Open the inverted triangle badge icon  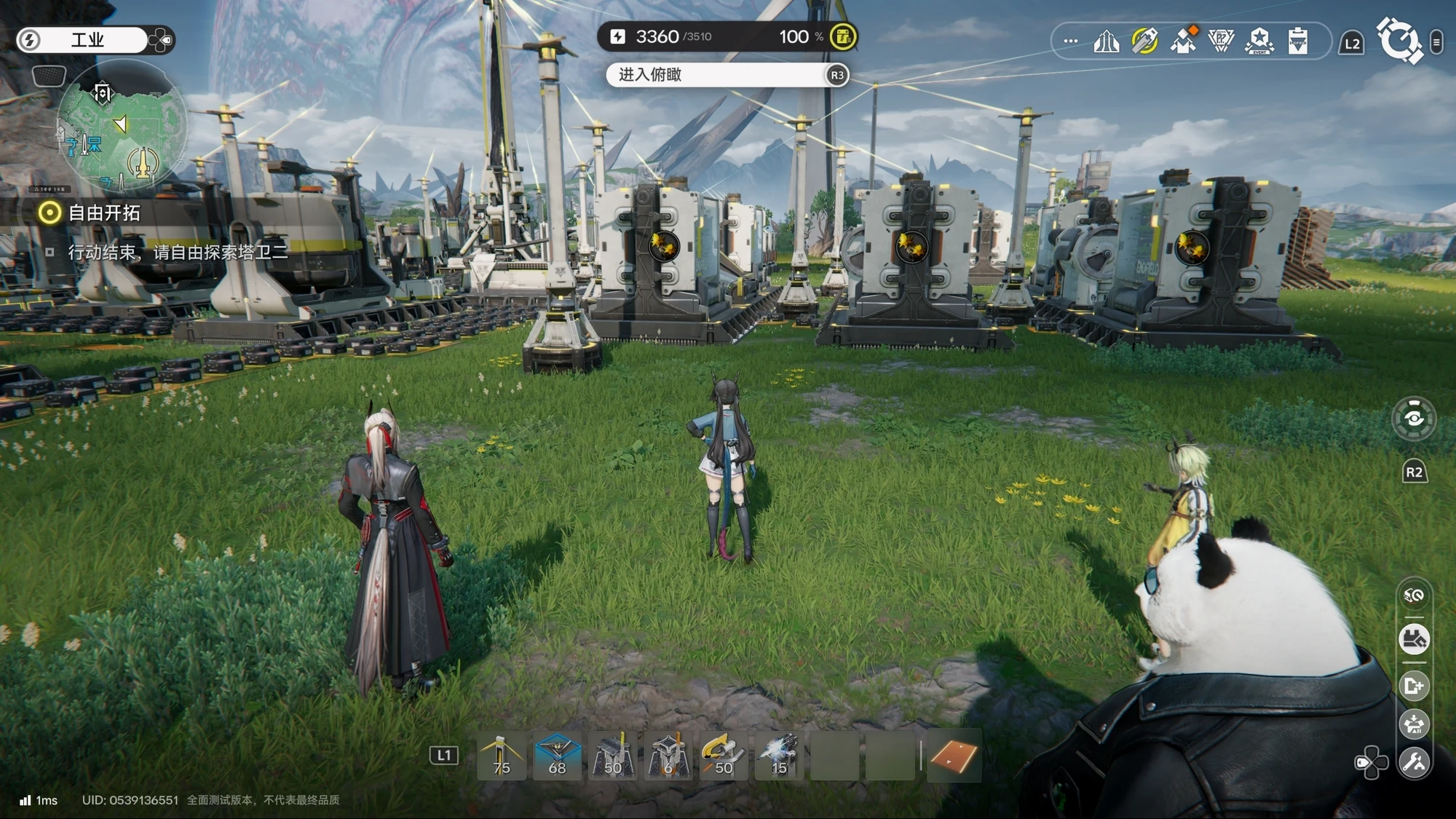[1221, 41]
